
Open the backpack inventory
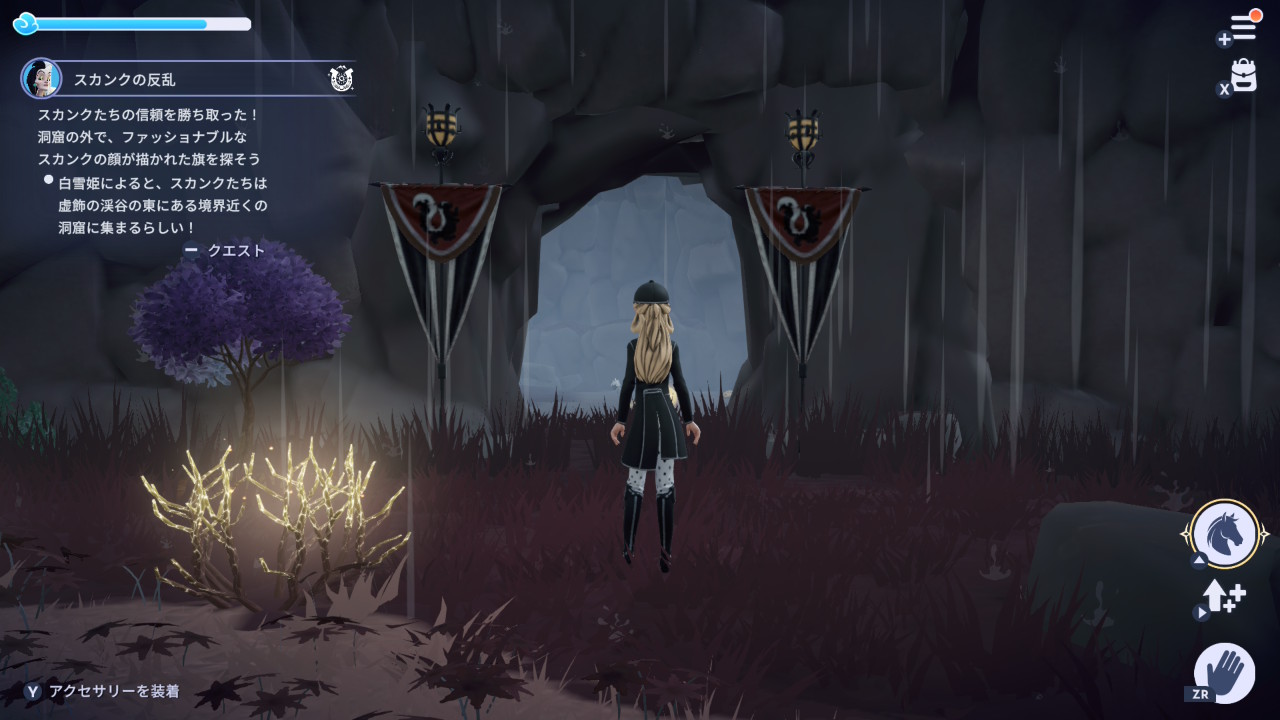pyautogui.click(x=1243, y=76)
